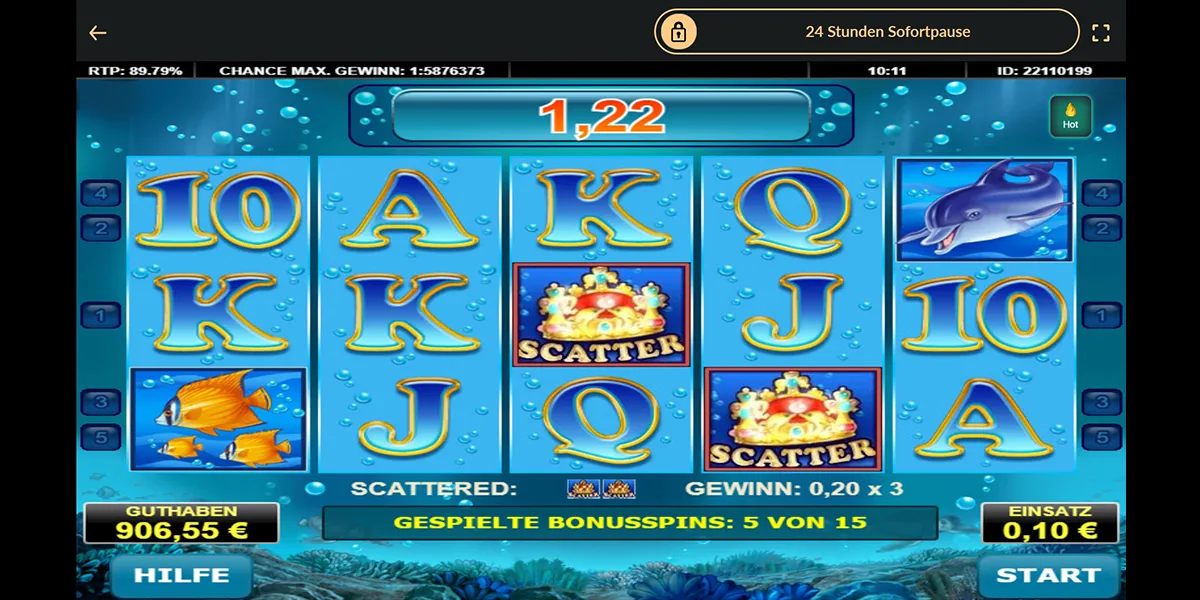Toggle fullscreen mode
The height and width of the screenshot is (600, 1200).
[1101, 33]
